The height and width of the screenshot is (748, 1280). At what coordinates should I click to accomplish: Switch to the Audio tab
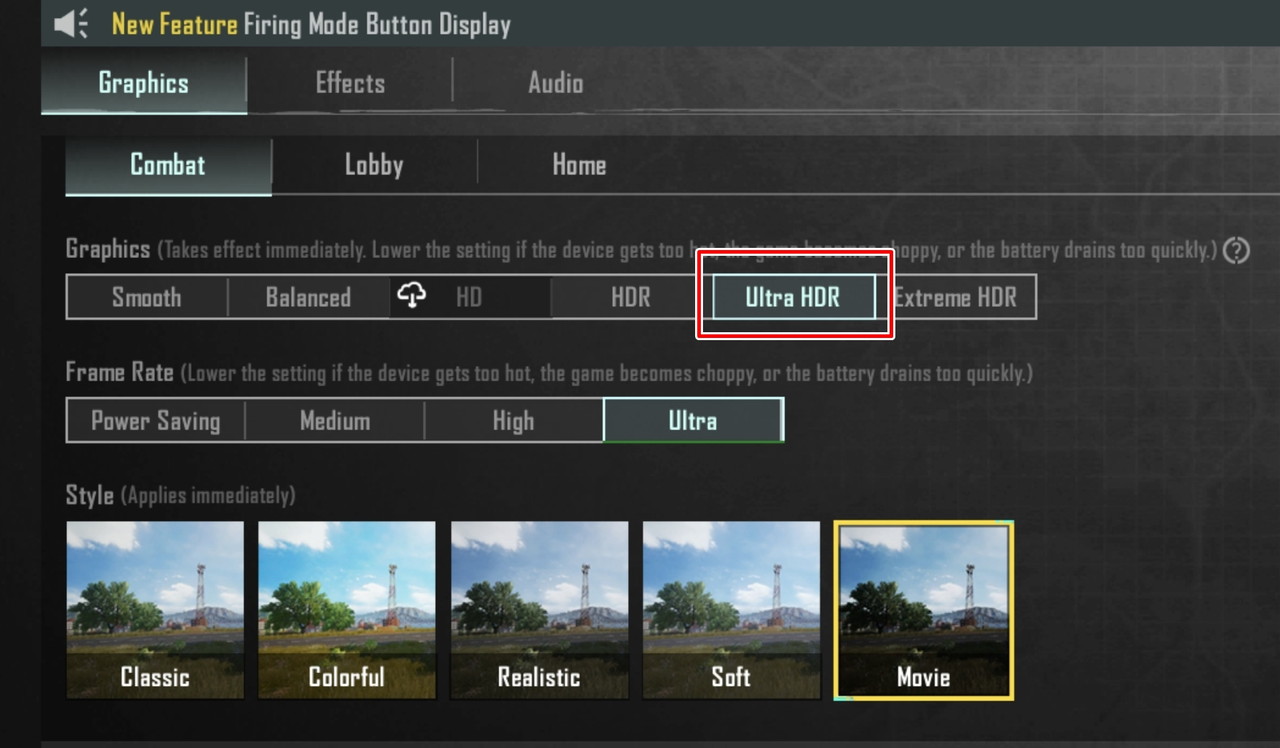tap(555, 83)
